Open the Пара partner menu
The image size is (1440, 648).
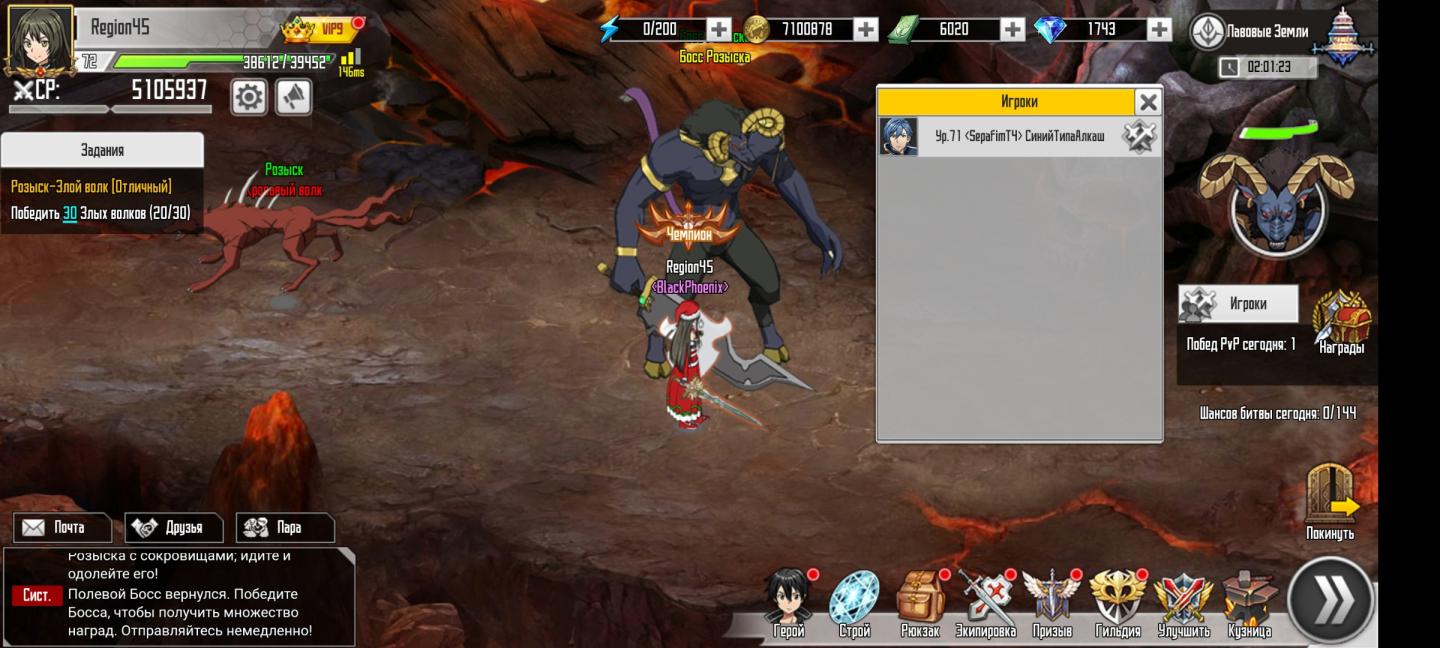(285, 527)
